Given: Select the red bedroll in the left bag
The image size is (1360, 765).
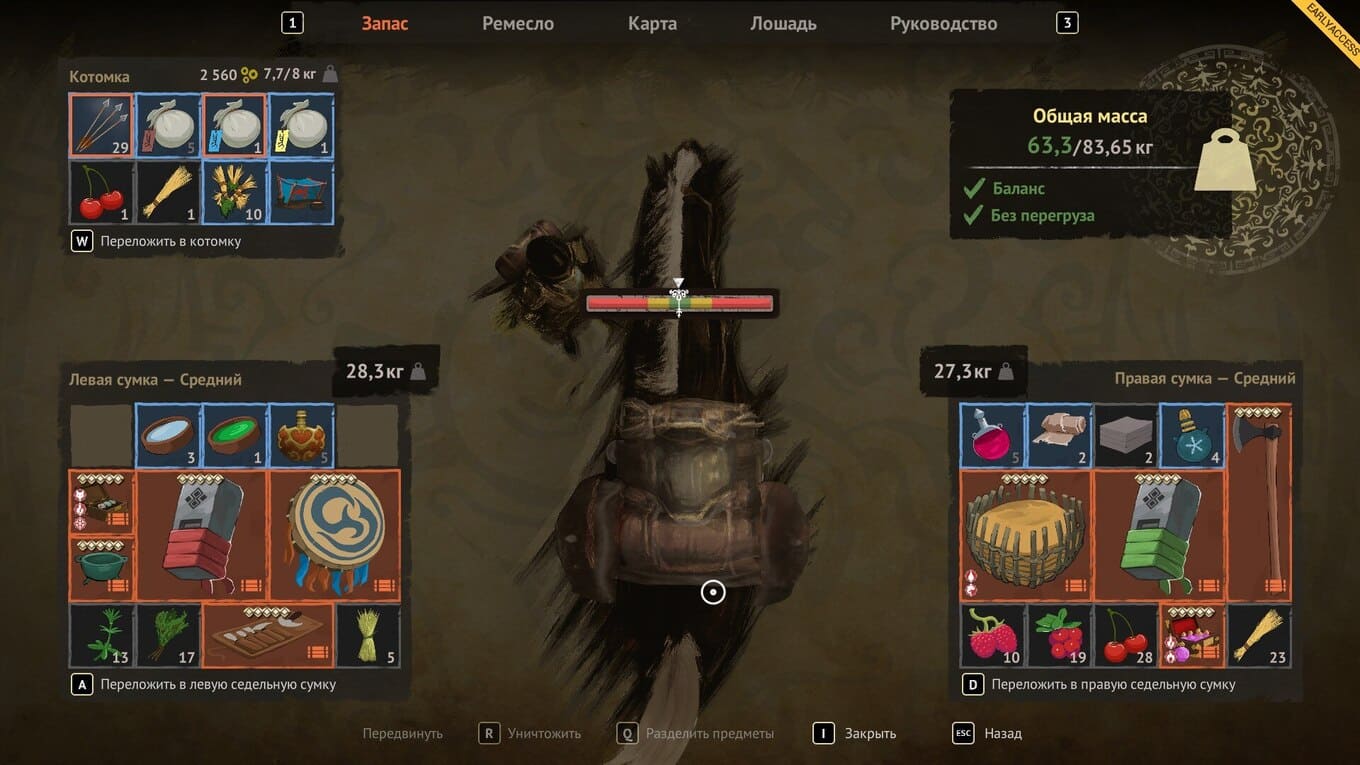Looking at the screenshot, I should pos(201,535).
